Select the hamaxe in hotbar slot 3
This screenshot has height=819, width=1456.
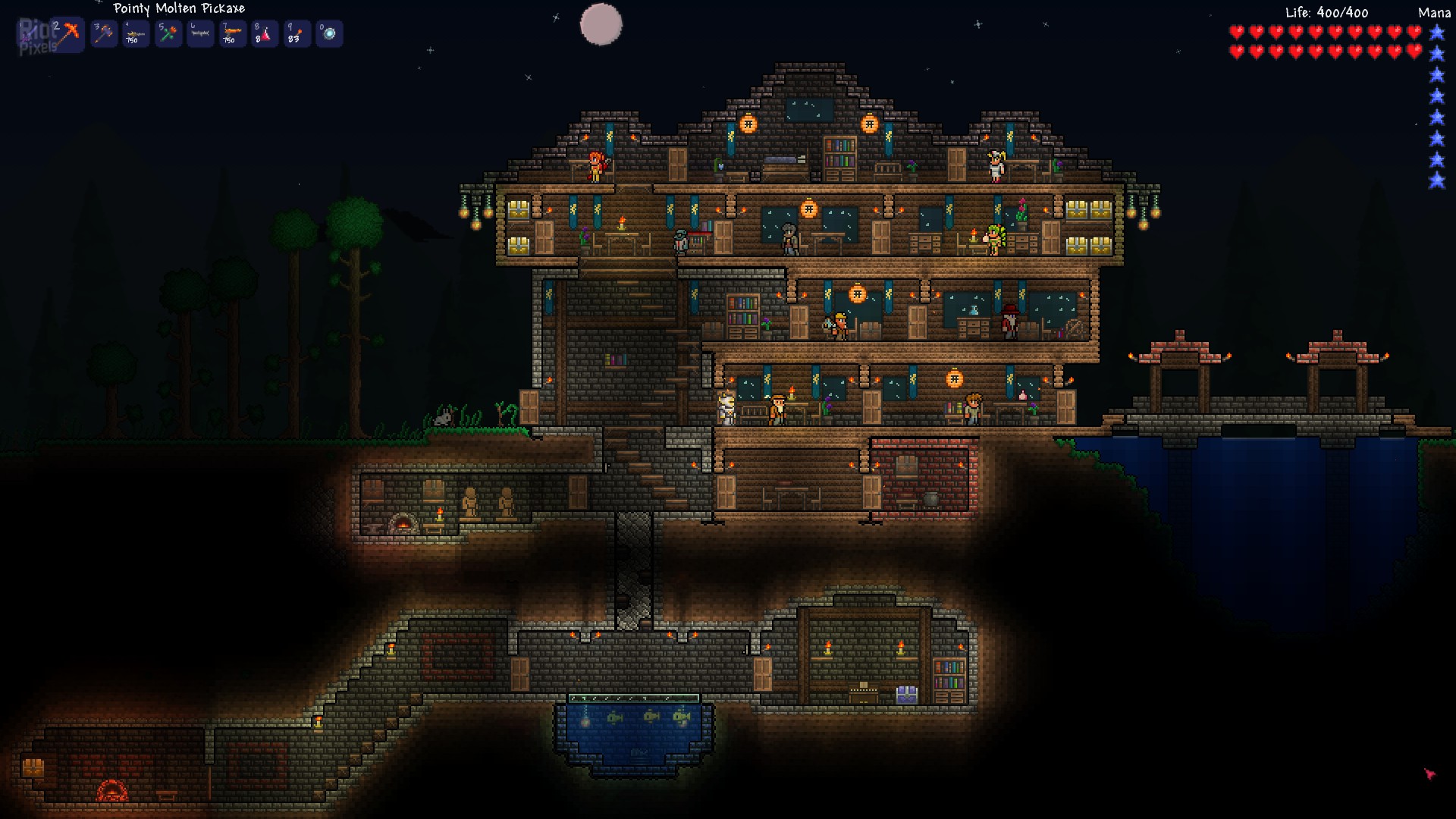coord(104,33)
